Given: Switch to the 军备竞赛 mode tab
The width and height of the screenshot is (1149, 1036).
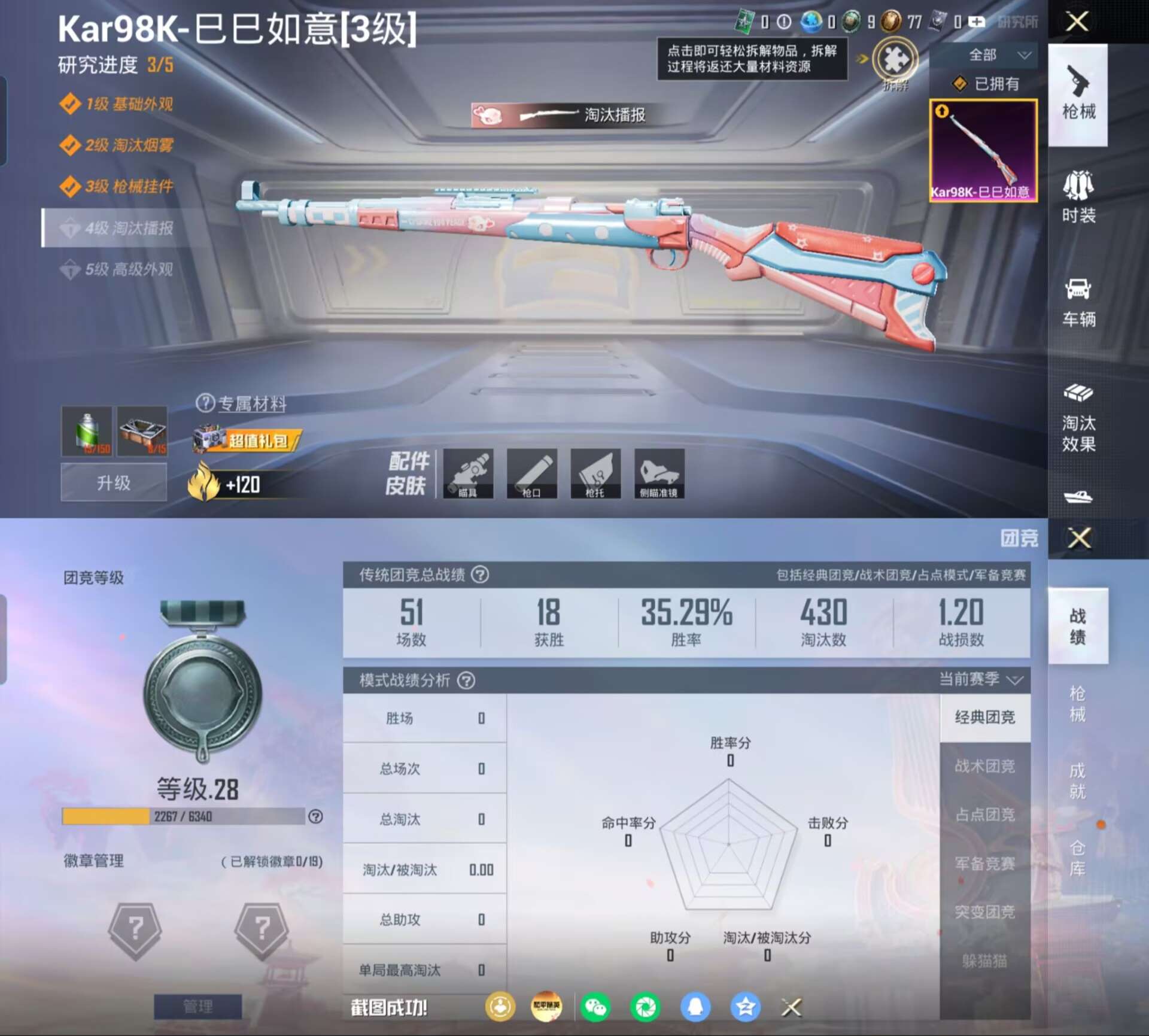Looking at the screenshot, I should click(984, 864).
